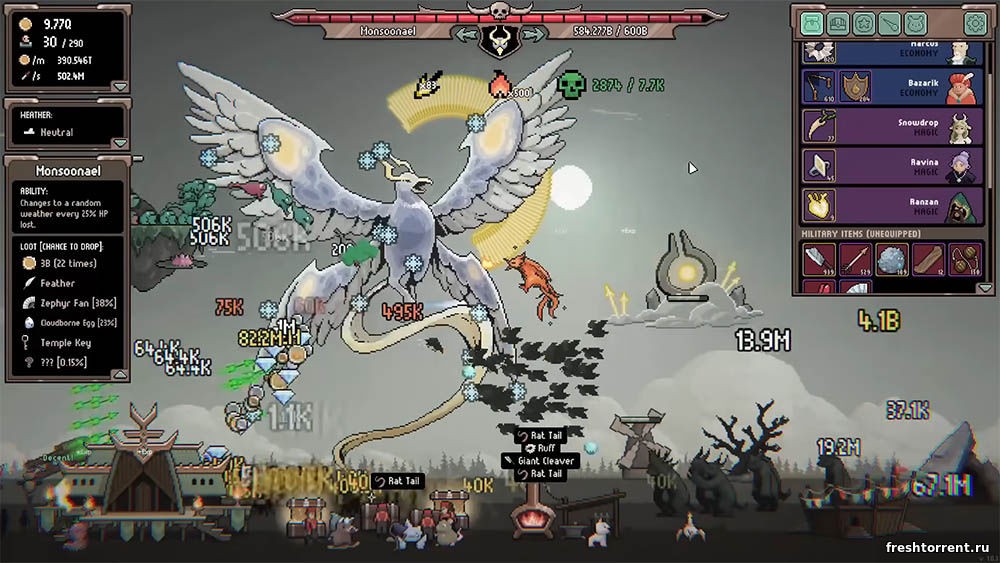Pick the cleaver from unequipped military items

[x=820, y=259]
